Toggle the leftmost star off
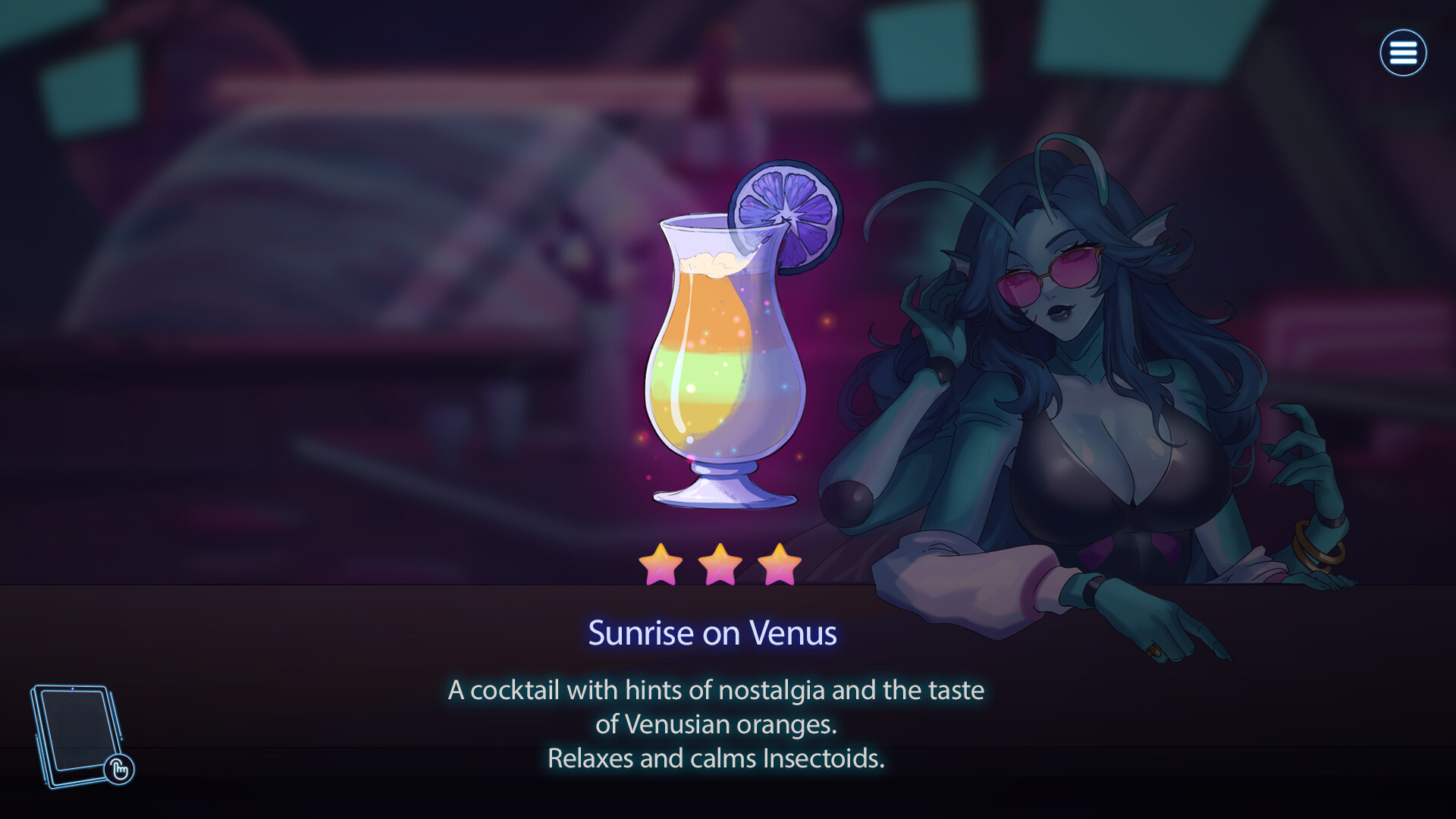Viewport: 1456px width, 819px height. (x=662, y=565)
